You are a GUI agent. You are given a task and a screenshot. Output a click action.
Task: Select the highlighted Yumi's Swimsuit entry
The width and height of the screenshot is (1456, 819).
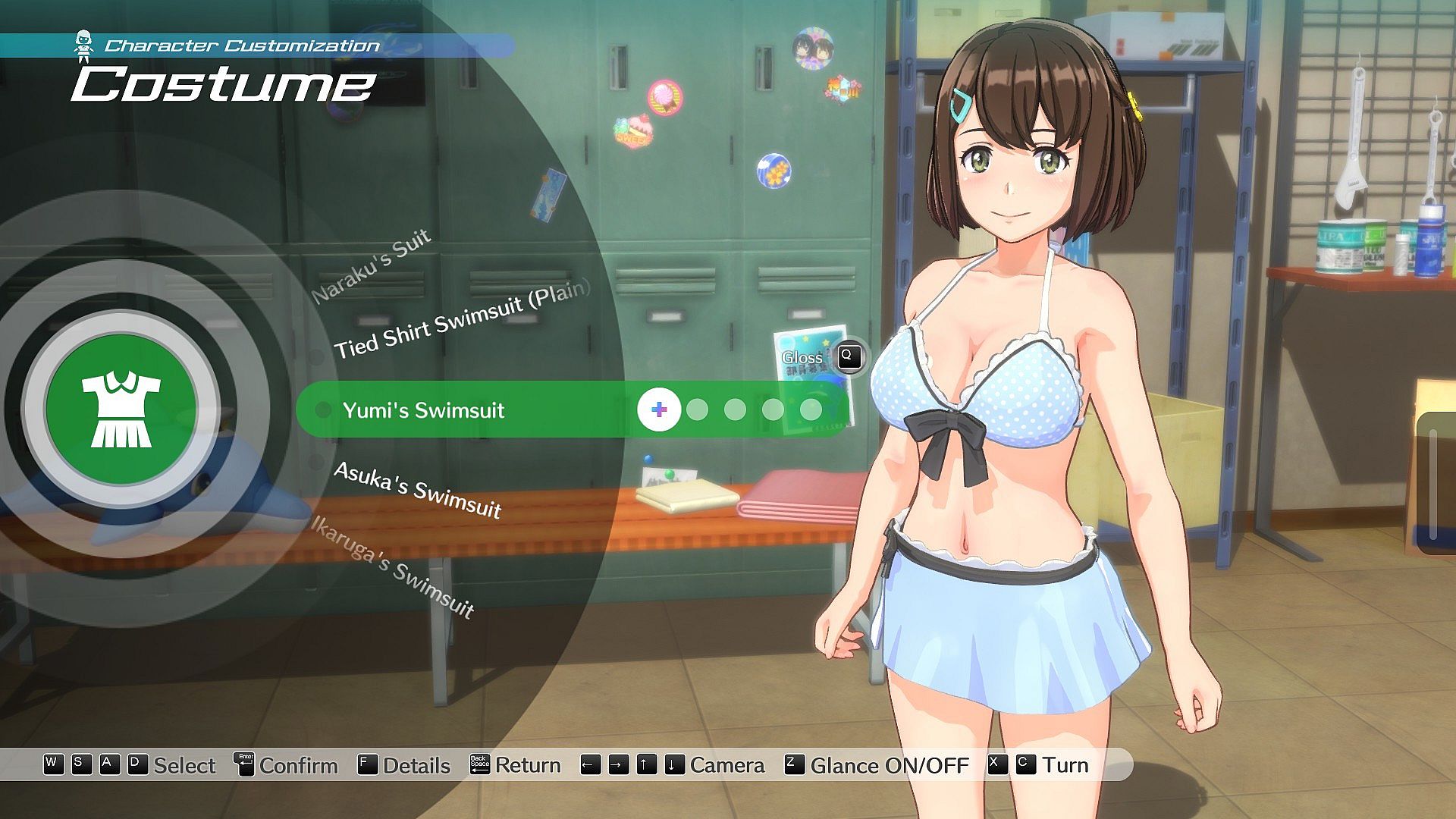423,410
